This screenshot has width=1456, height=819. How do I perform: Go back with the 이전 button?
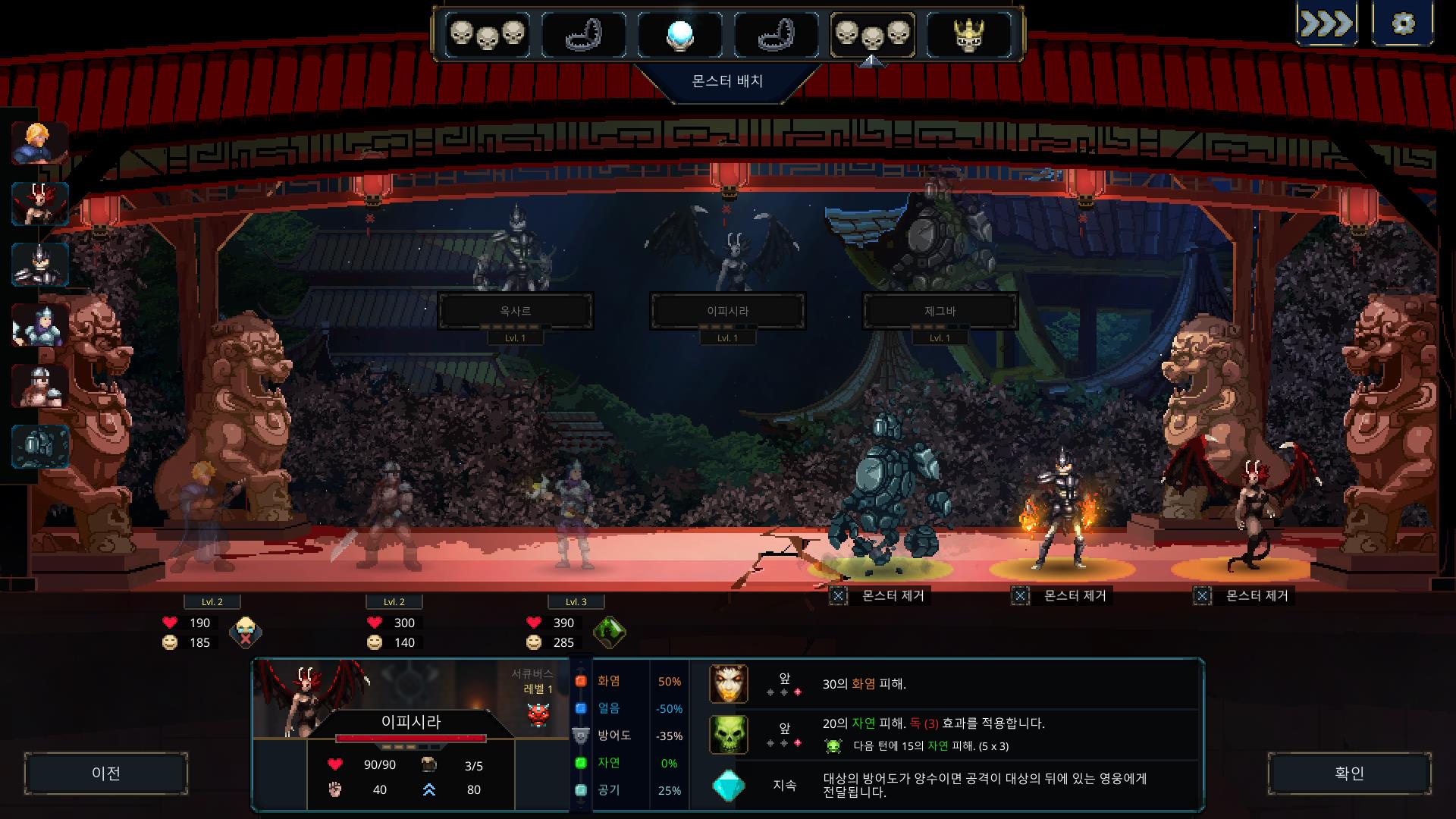[x=106, y=773]
